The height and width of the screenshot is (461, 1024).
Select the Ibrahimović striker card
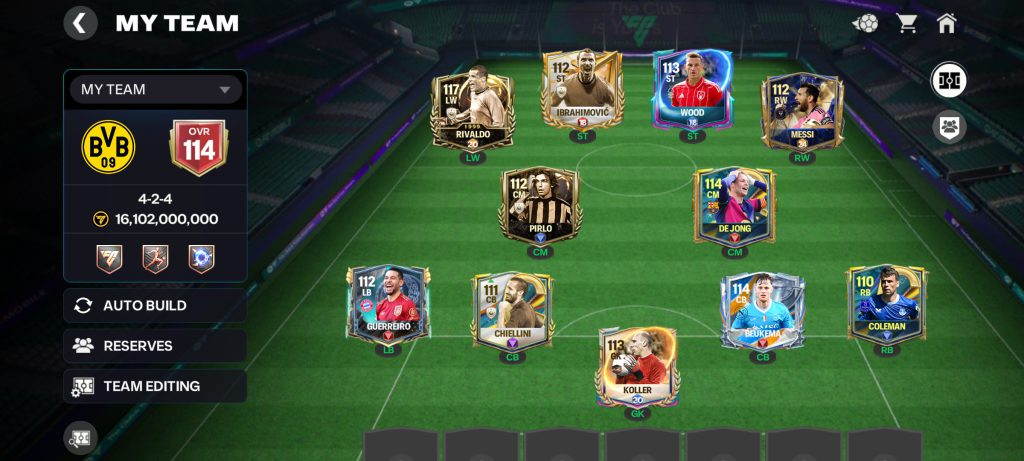tap(581, 92)
